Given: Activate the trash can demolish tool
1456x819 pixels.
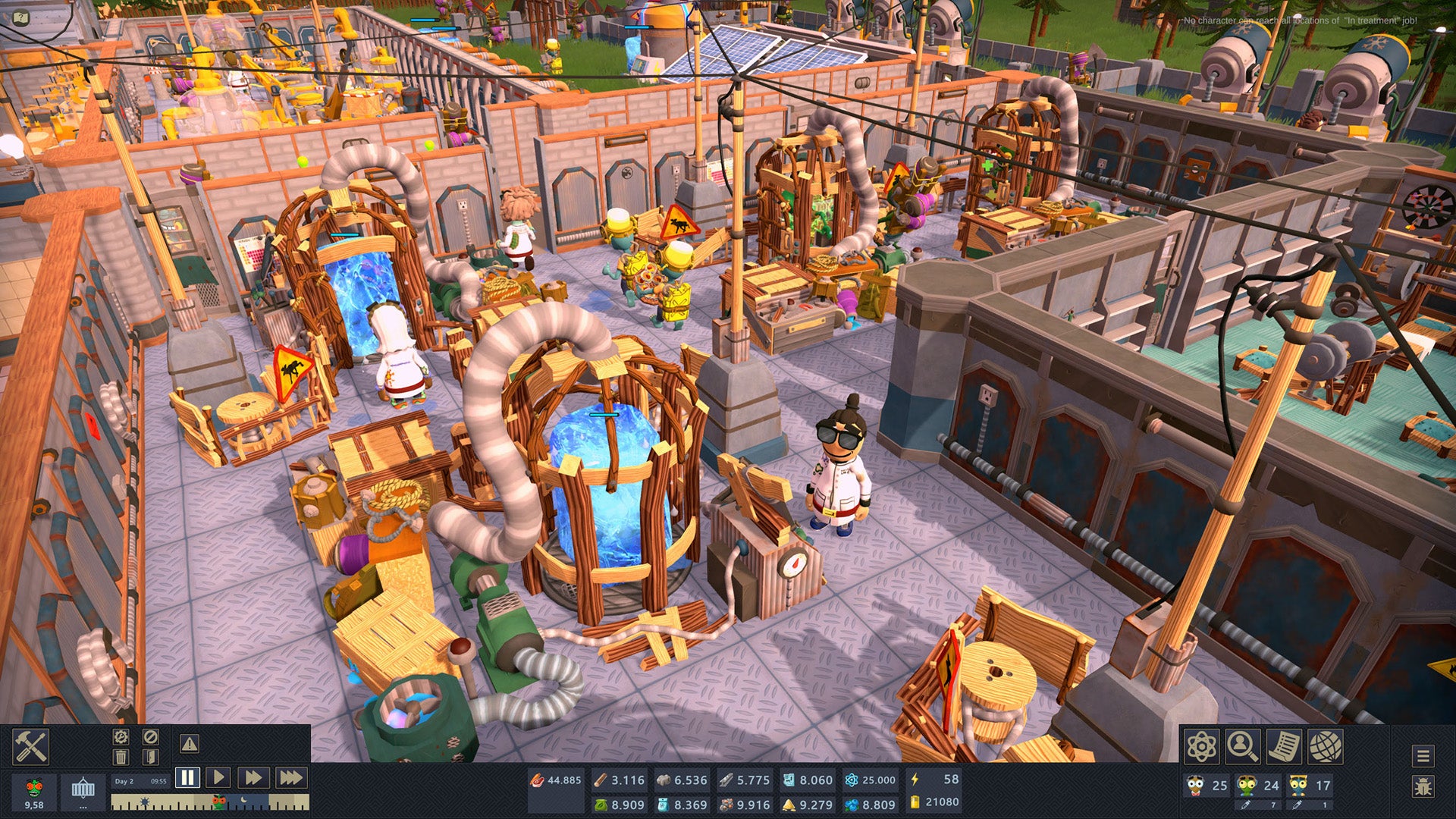Looking at the screenshot, I should pyautogui.click(x=121, y=757).
